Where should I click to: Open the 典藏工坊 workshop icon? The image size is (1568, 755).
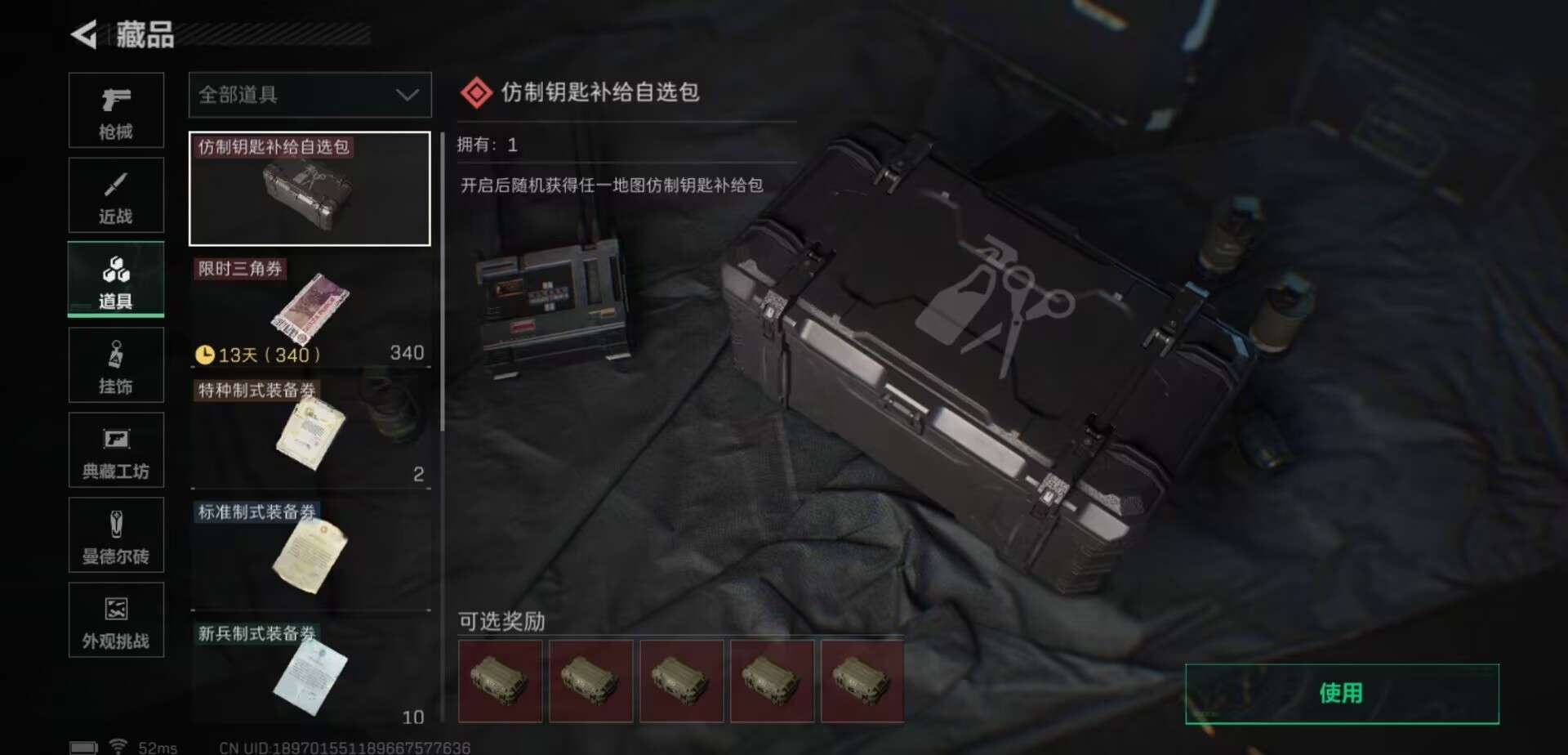[116, 450]
